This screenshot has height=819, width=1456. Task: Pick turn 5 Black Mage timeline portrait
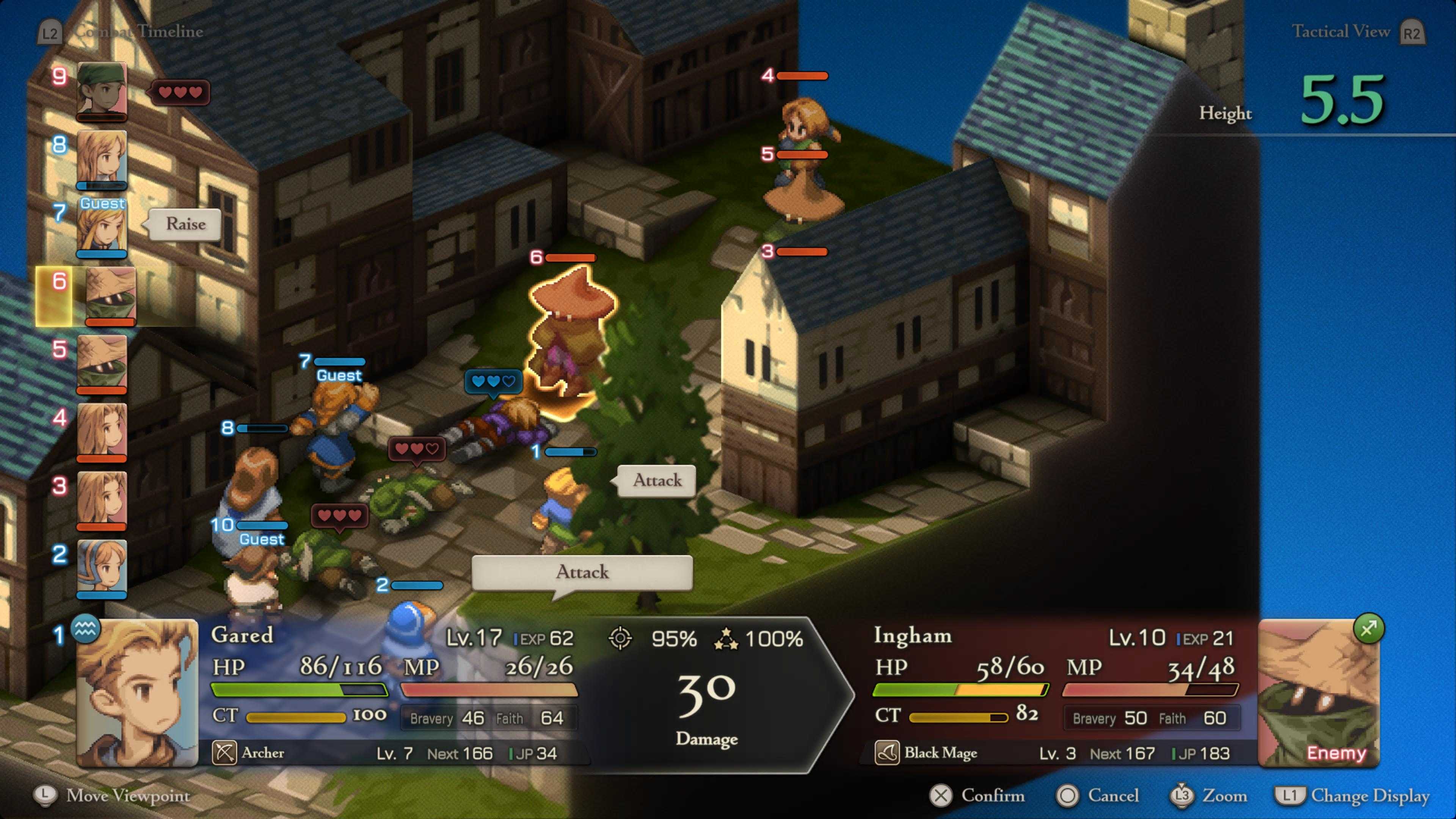(102, 364)
